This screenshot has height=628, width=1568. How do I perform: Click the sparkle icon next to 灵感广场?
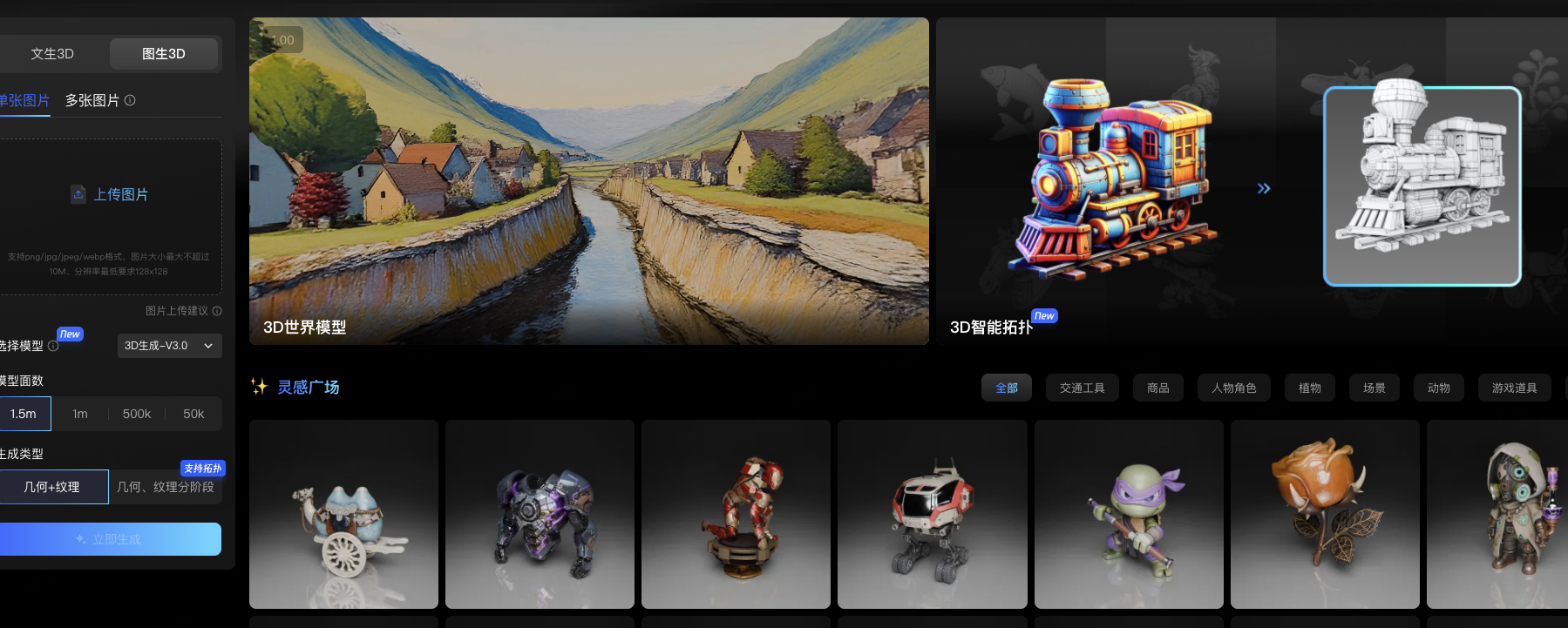(260, 387)
